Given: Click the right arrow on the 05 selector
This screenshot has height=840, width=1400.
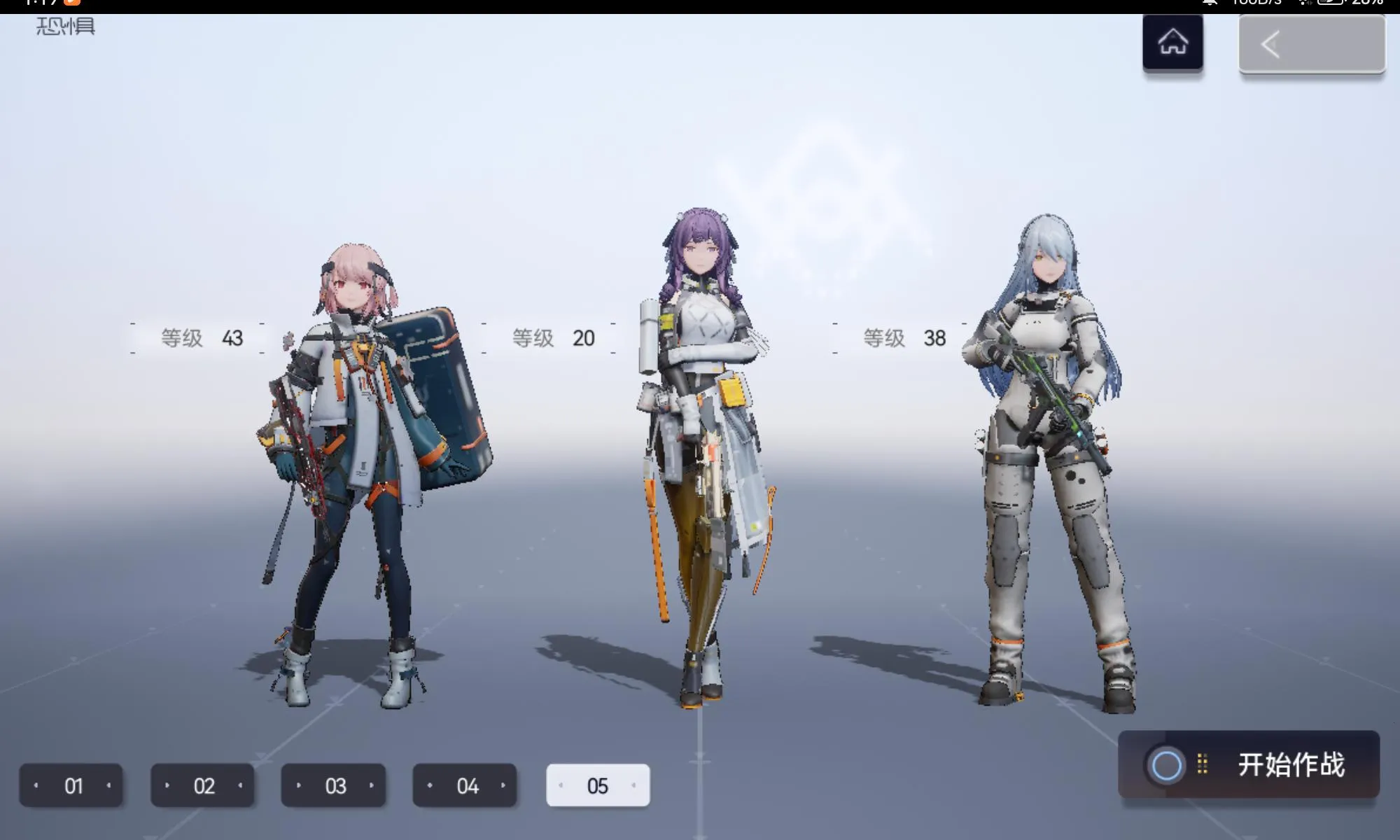Looking at the screenshot, I should (x=634, y=785).
